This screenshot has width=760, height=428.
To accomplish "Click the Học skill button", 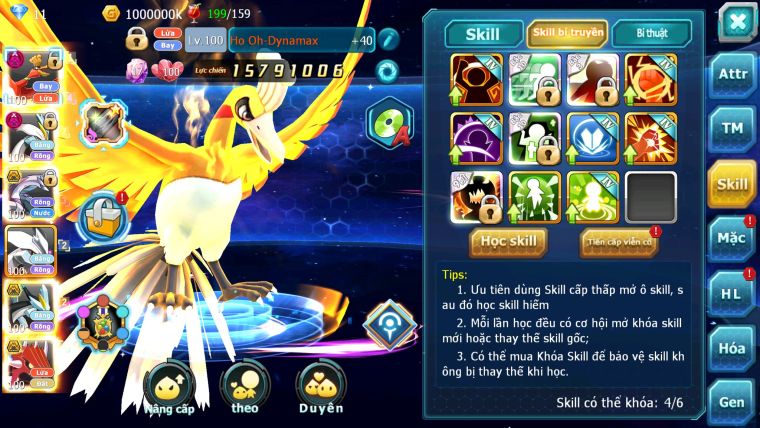I will pyautogui.click(x=510, y=242).
